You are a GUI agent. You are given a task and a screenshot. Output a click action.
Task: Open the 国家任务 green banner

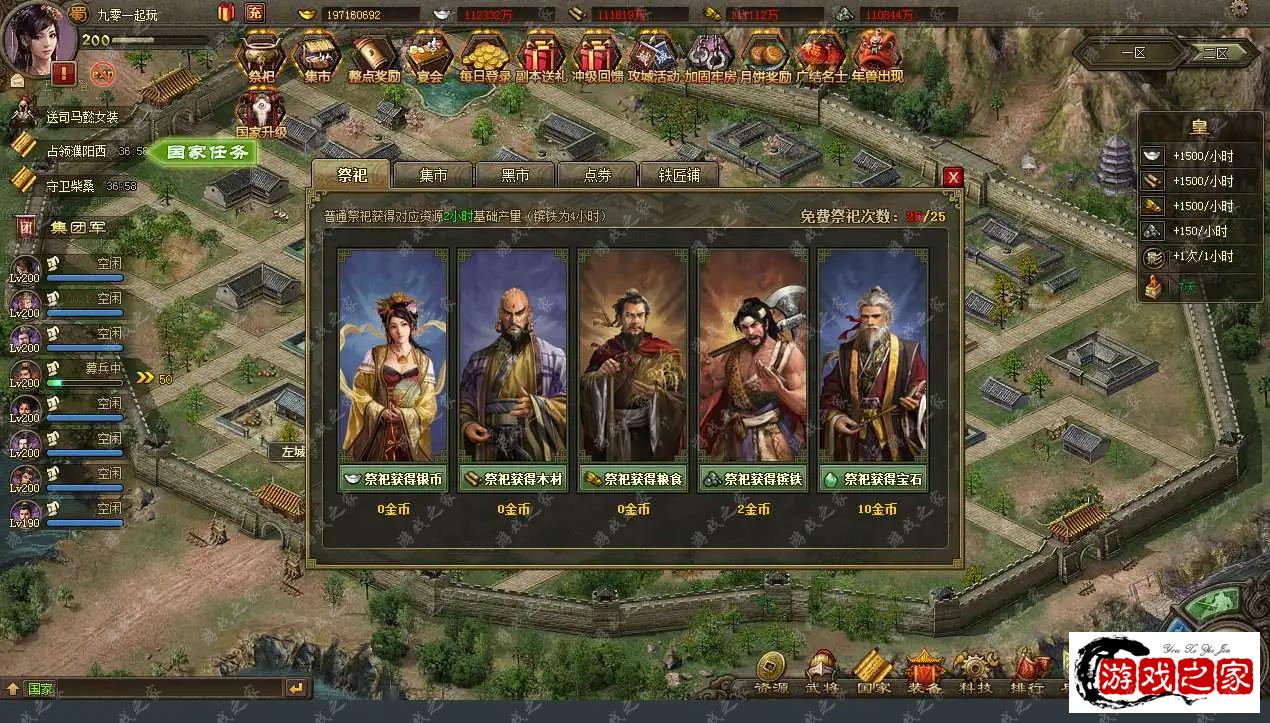point(206,153)
